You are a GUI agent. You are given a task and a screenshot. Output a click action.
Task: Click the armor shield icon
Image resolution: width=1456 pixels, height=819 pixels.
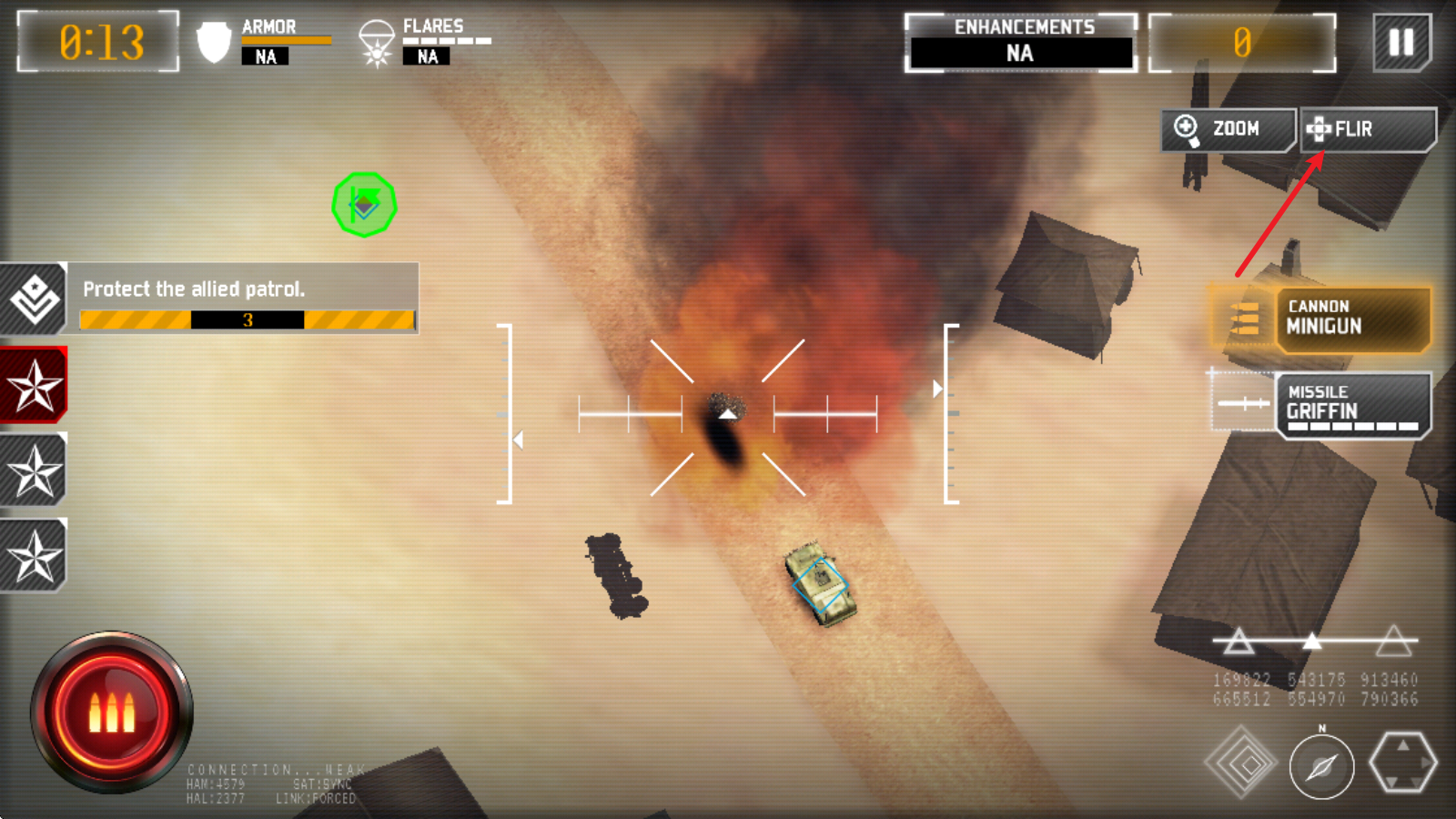214,42
